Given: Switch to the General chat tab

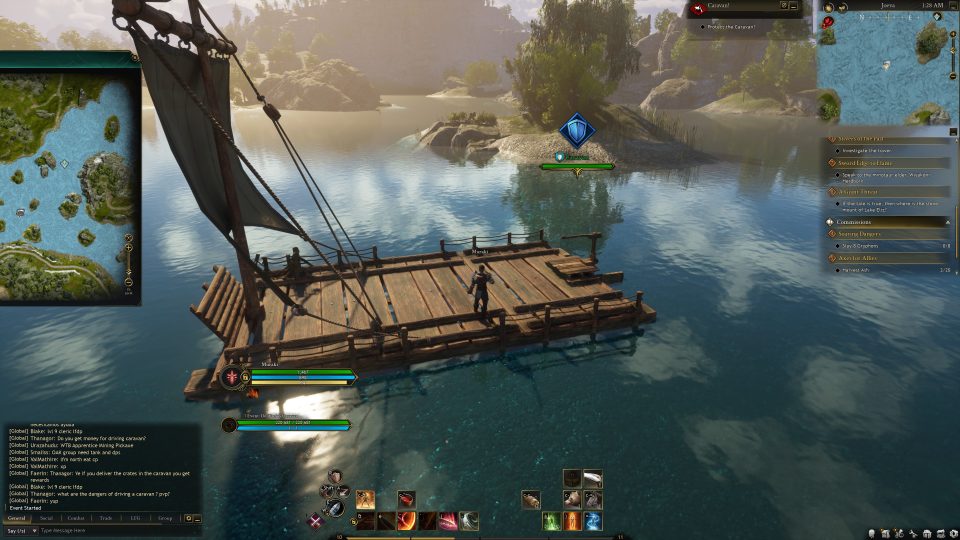Looking at the screenshot, I should pos(17,518).
